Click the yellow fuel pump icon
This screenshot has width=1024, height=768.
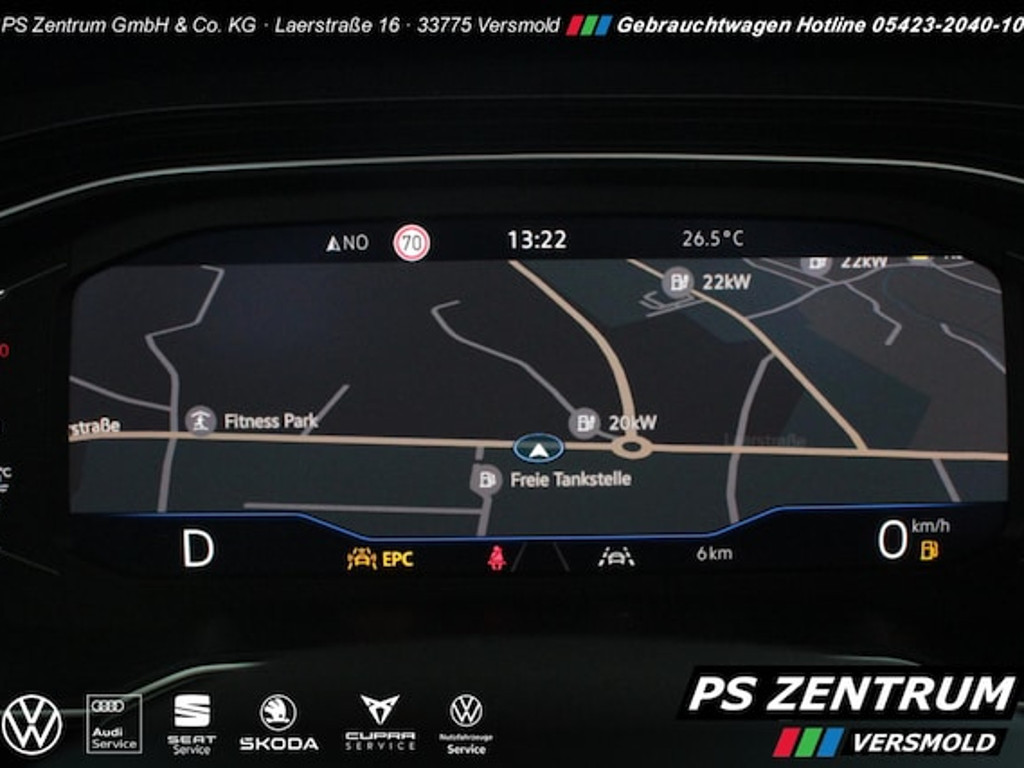[929, 549]
